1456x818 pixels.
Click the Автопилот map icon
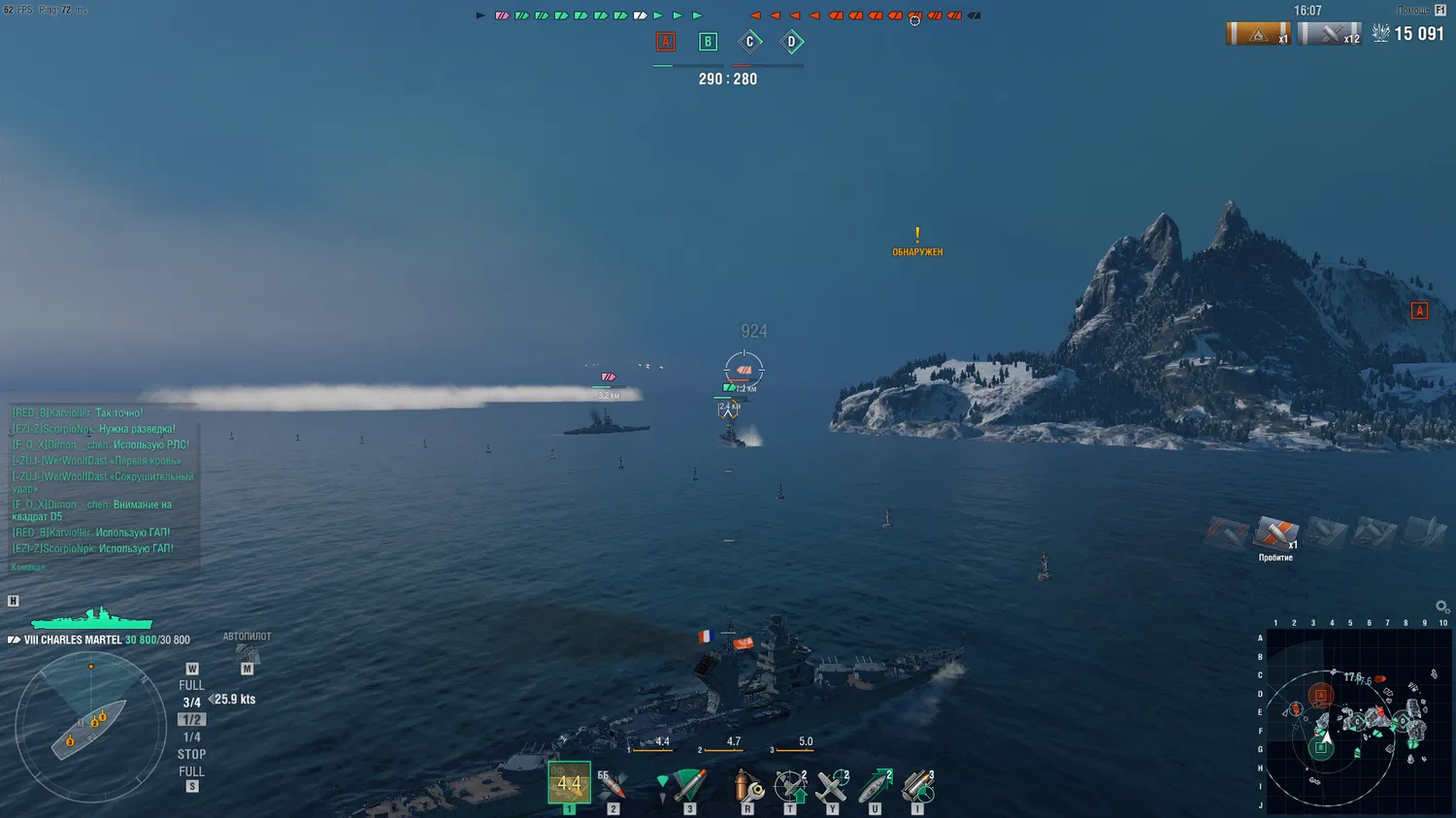(247, 655)
